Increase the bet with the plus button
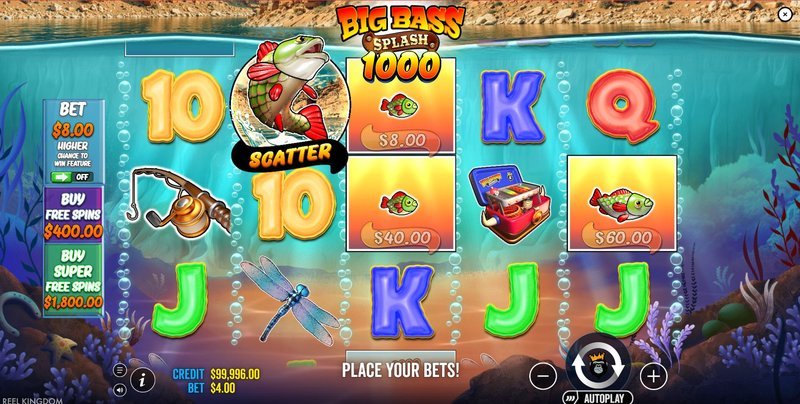The height and width of the screenshot is (404, 800). (x=653, y=377)
